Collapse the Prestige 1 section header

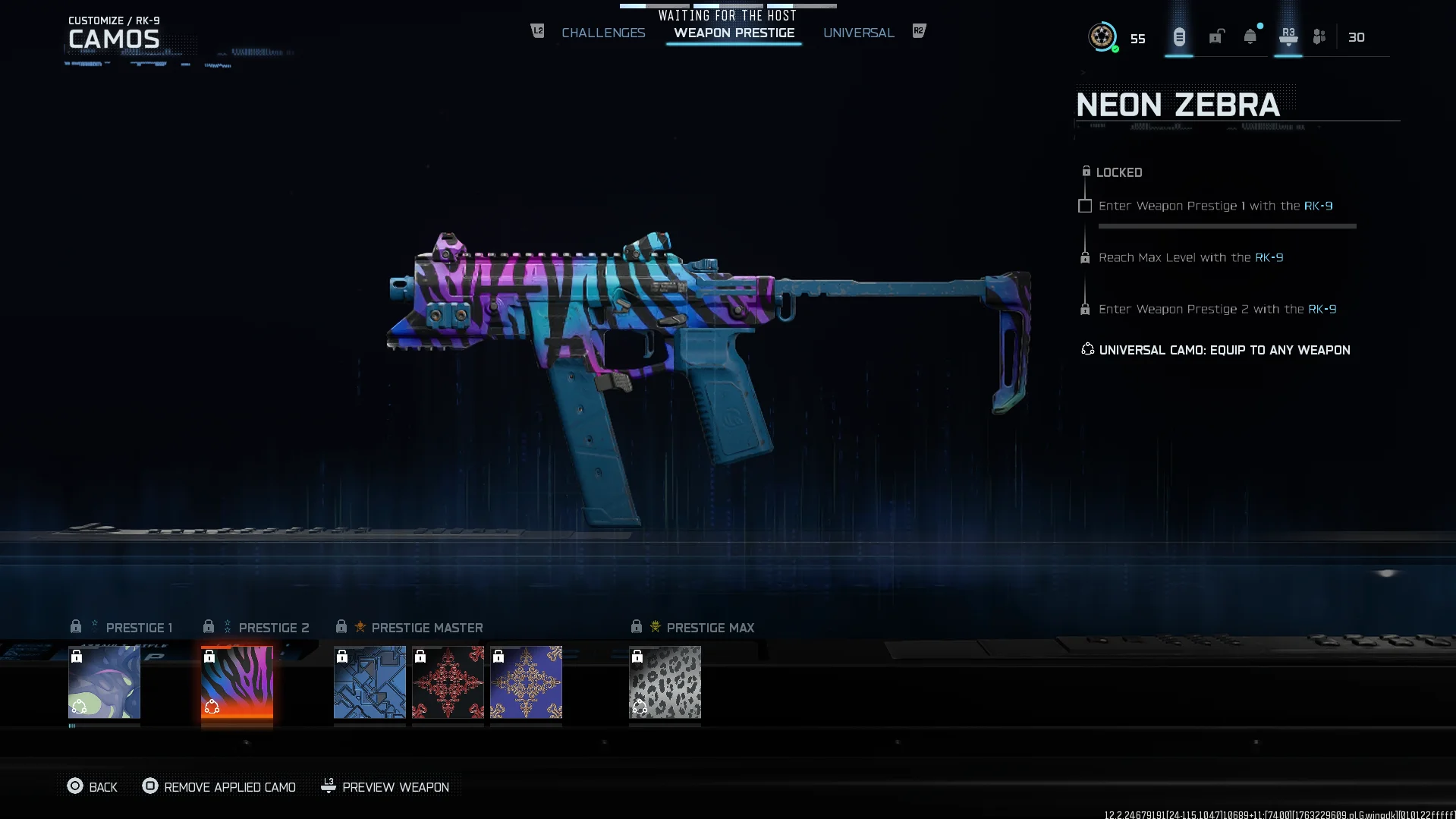140,626
